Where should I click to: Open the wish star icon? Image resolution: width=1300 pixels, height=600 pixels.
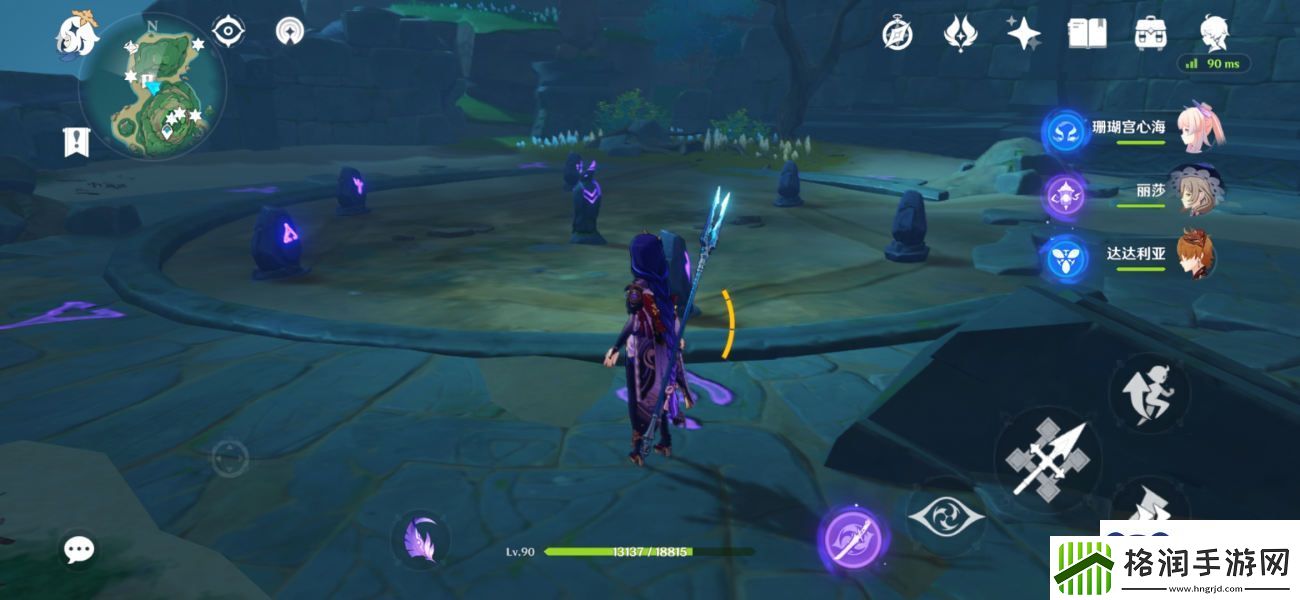pyautogui.click(x=1023, y=34)
